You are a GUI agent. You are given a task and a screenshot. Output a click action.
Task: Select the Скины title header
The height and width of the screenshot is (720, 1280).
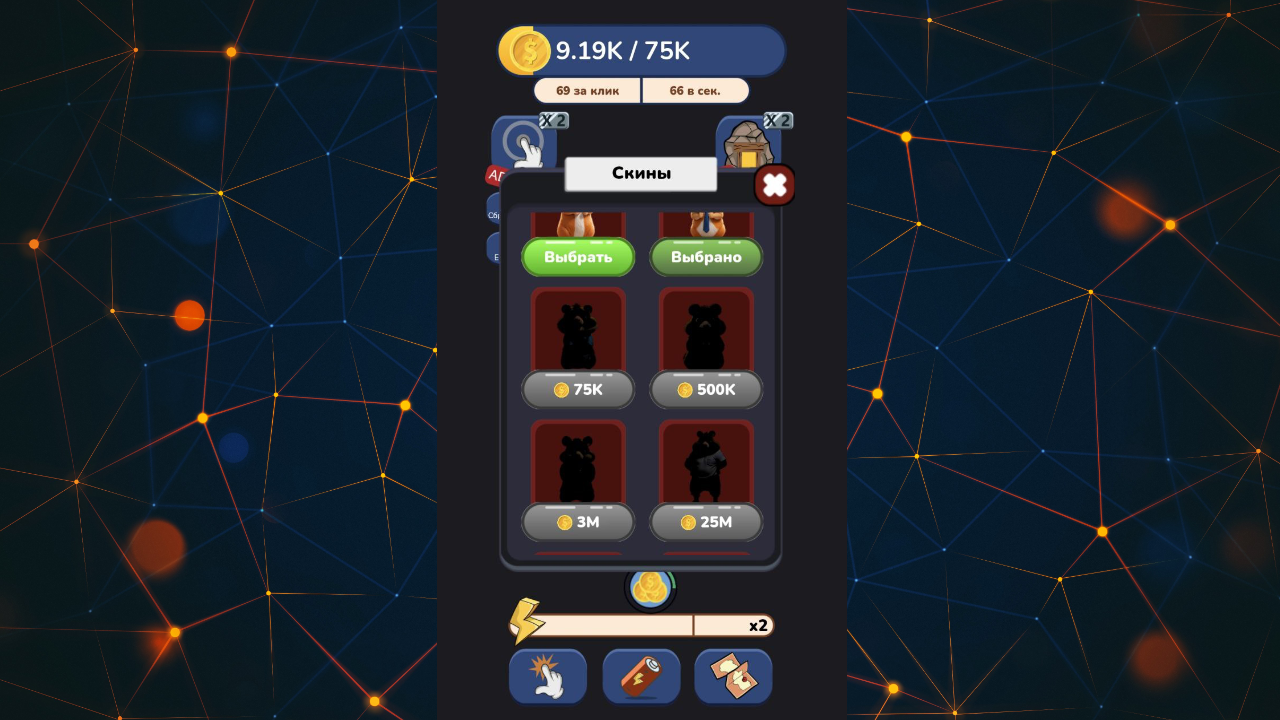coord(640,173)
